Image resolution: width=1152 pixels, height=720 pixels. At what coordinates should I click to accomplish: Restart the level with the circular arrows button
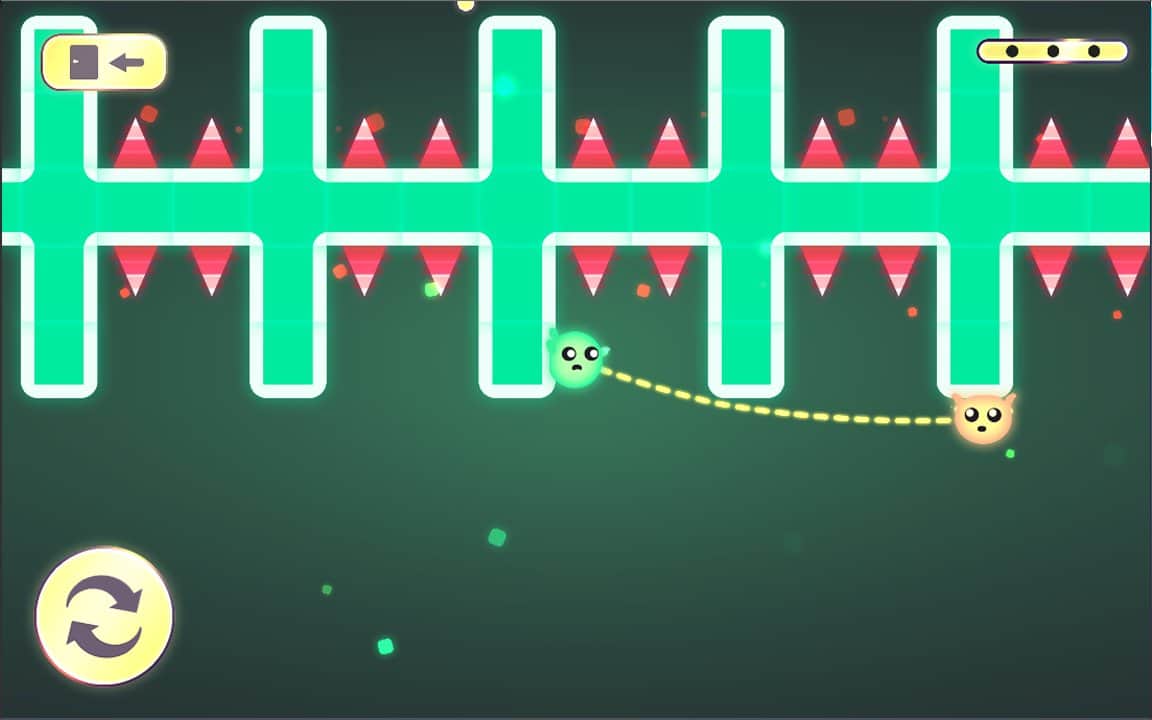[104, 616]
